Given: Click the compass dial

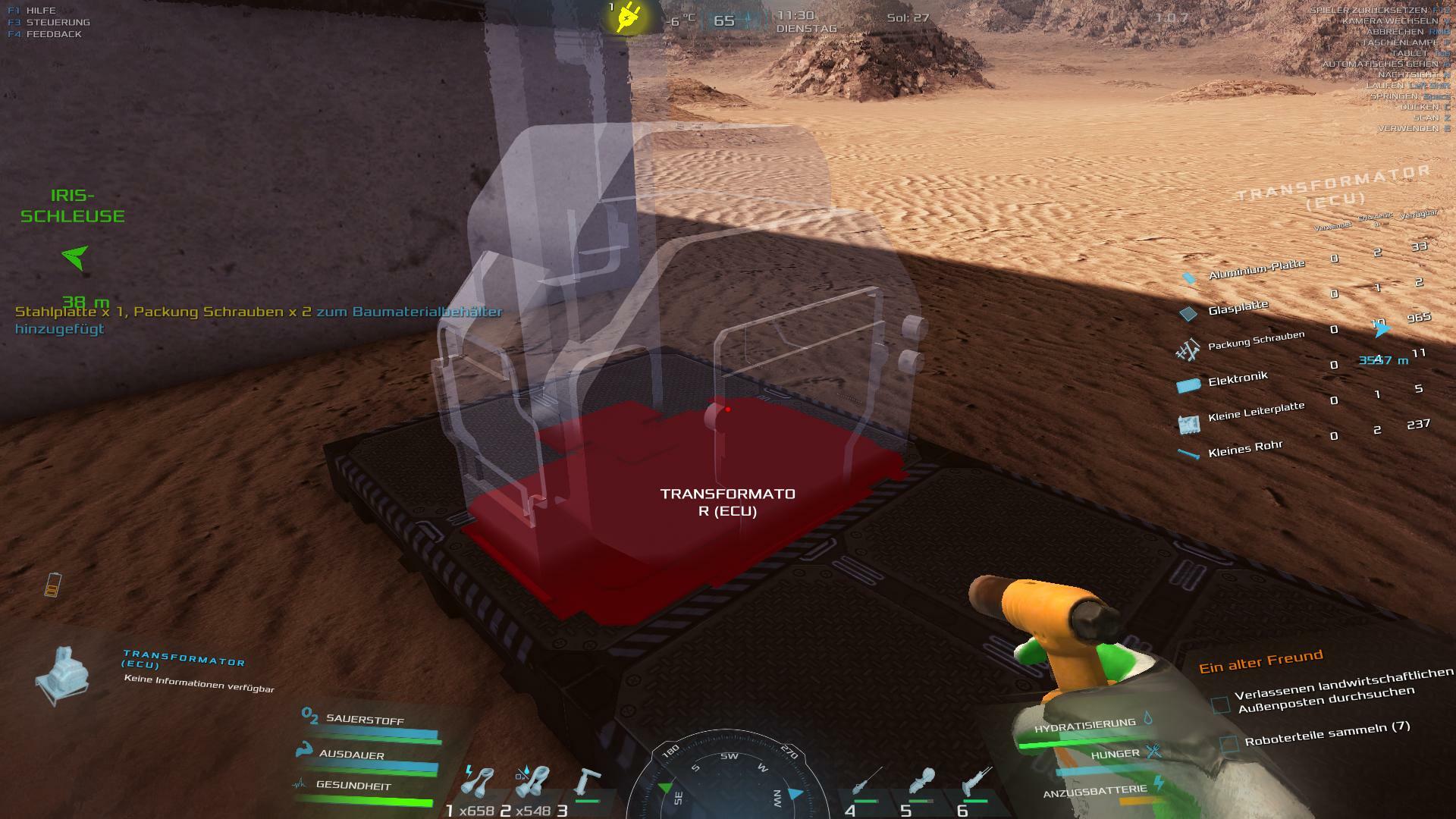Looking at the screenshot, I should click(x=728, y=781).
